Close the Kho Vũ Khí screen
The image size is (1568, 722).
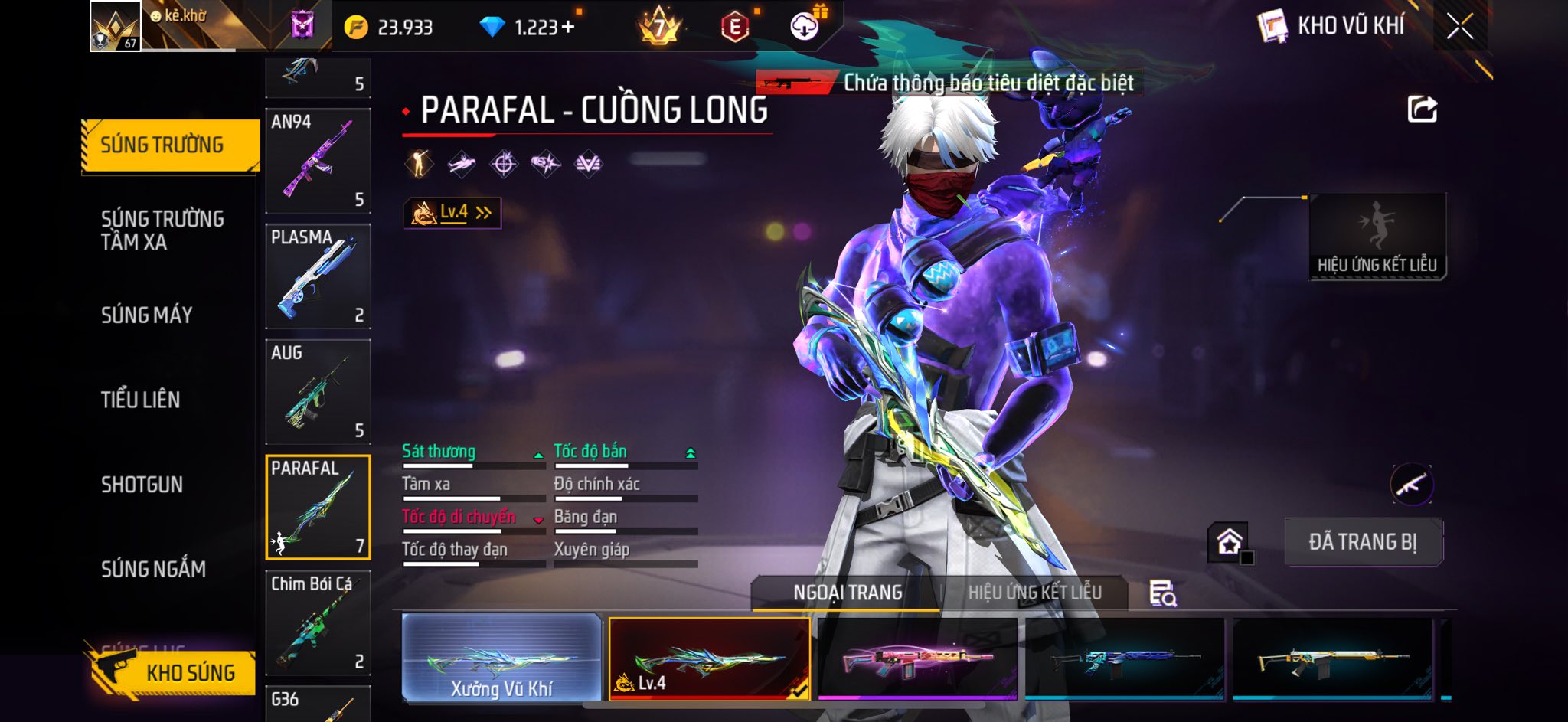(x=1459, y=27)
